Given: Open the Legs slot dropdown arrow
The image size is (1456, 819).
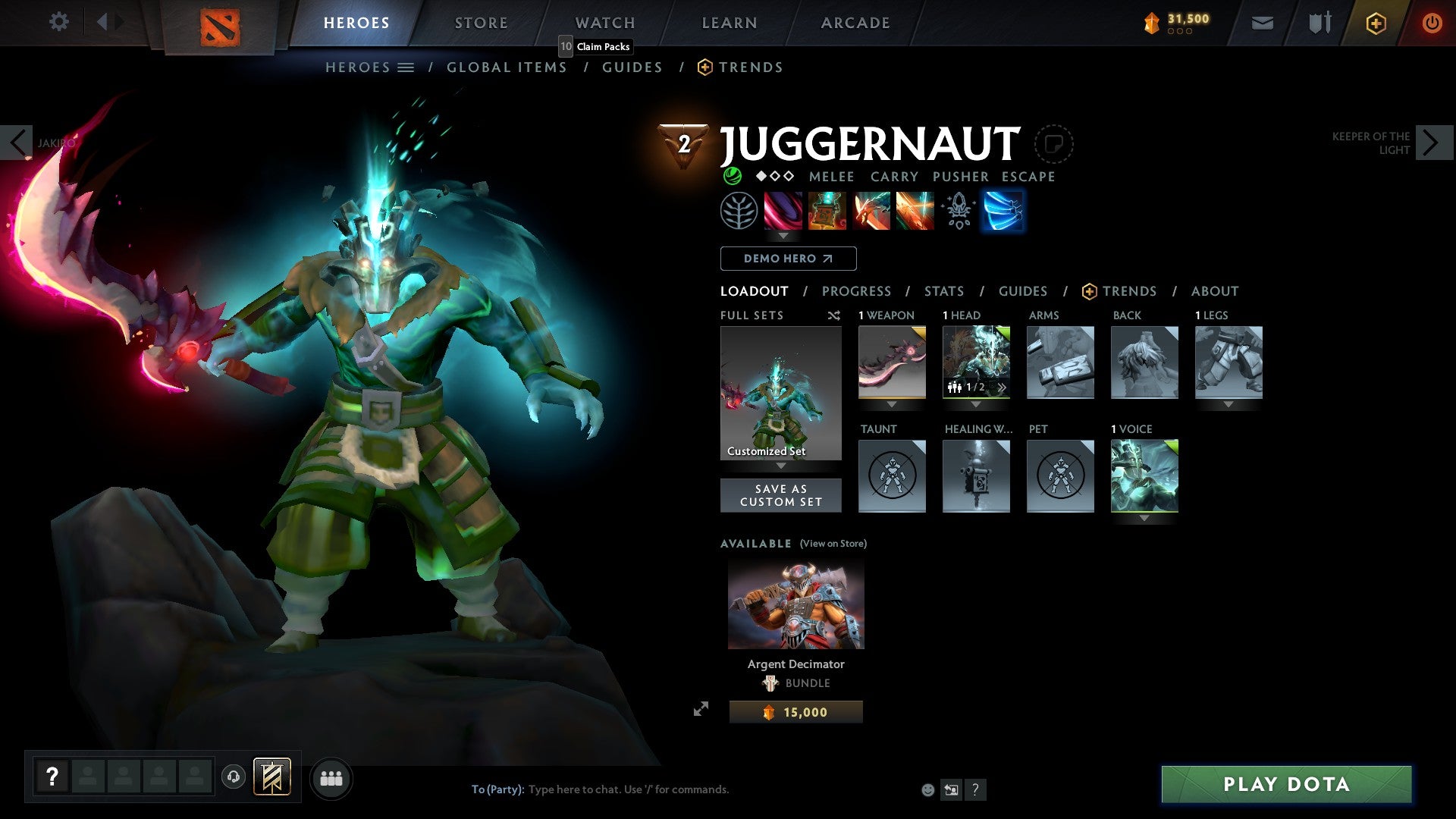Looking at the screenshot, I should [x=1229, y=404].
